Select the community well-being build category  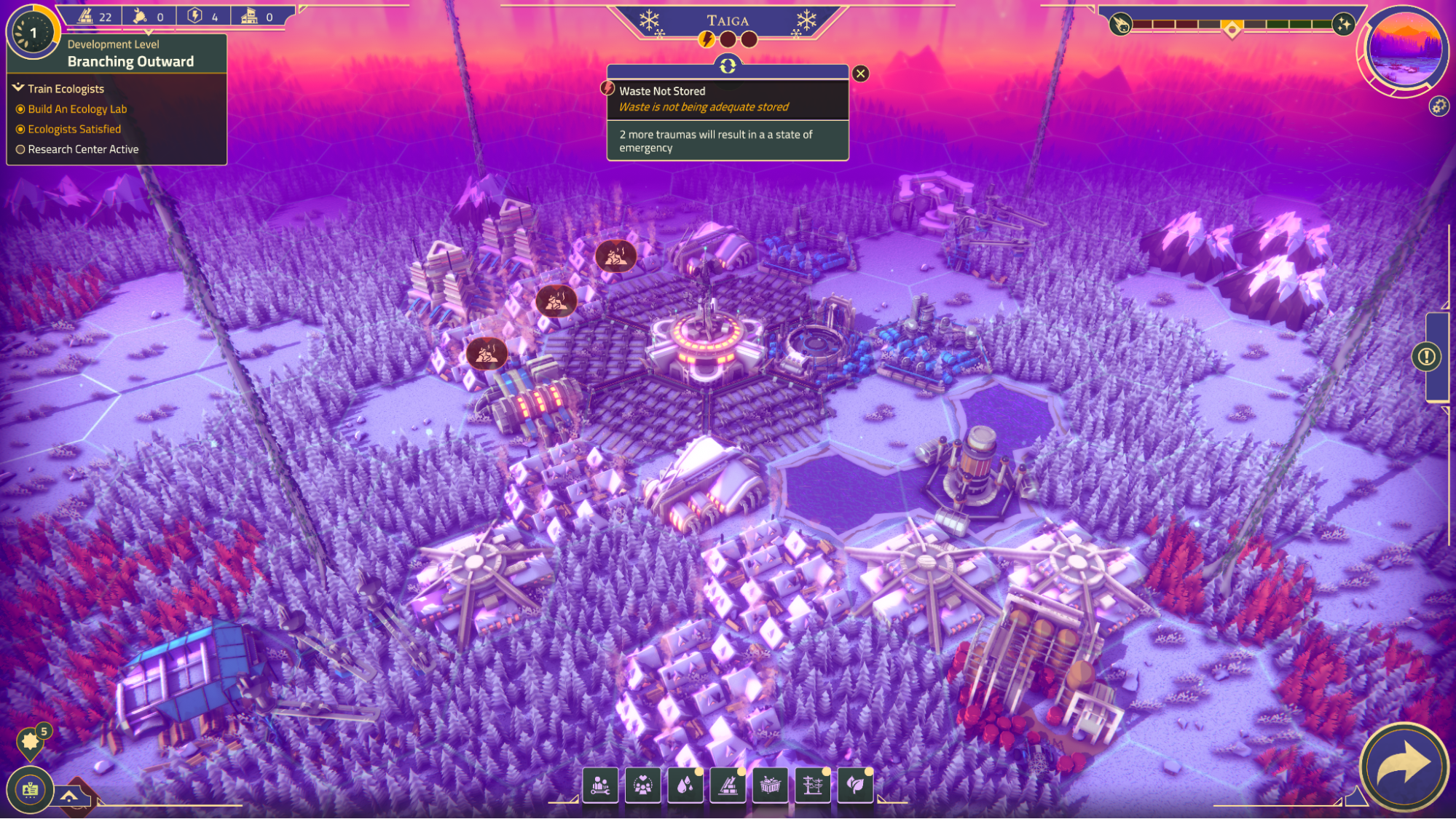point(642,786)
